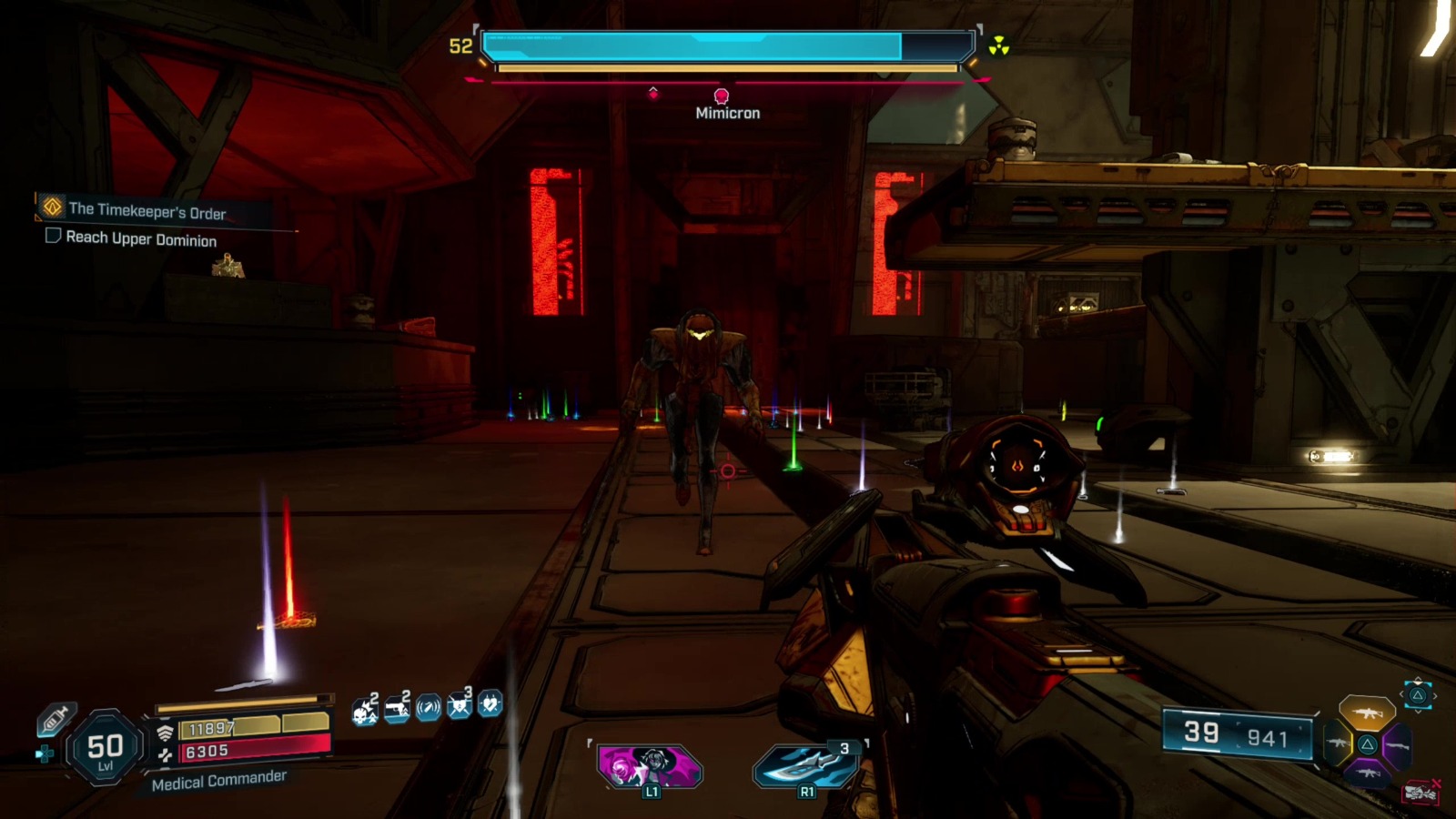The height and width of the screenshot is (819, 1456).
Task: Check the heart status effect icon
Action: click(x=490, y=704)
